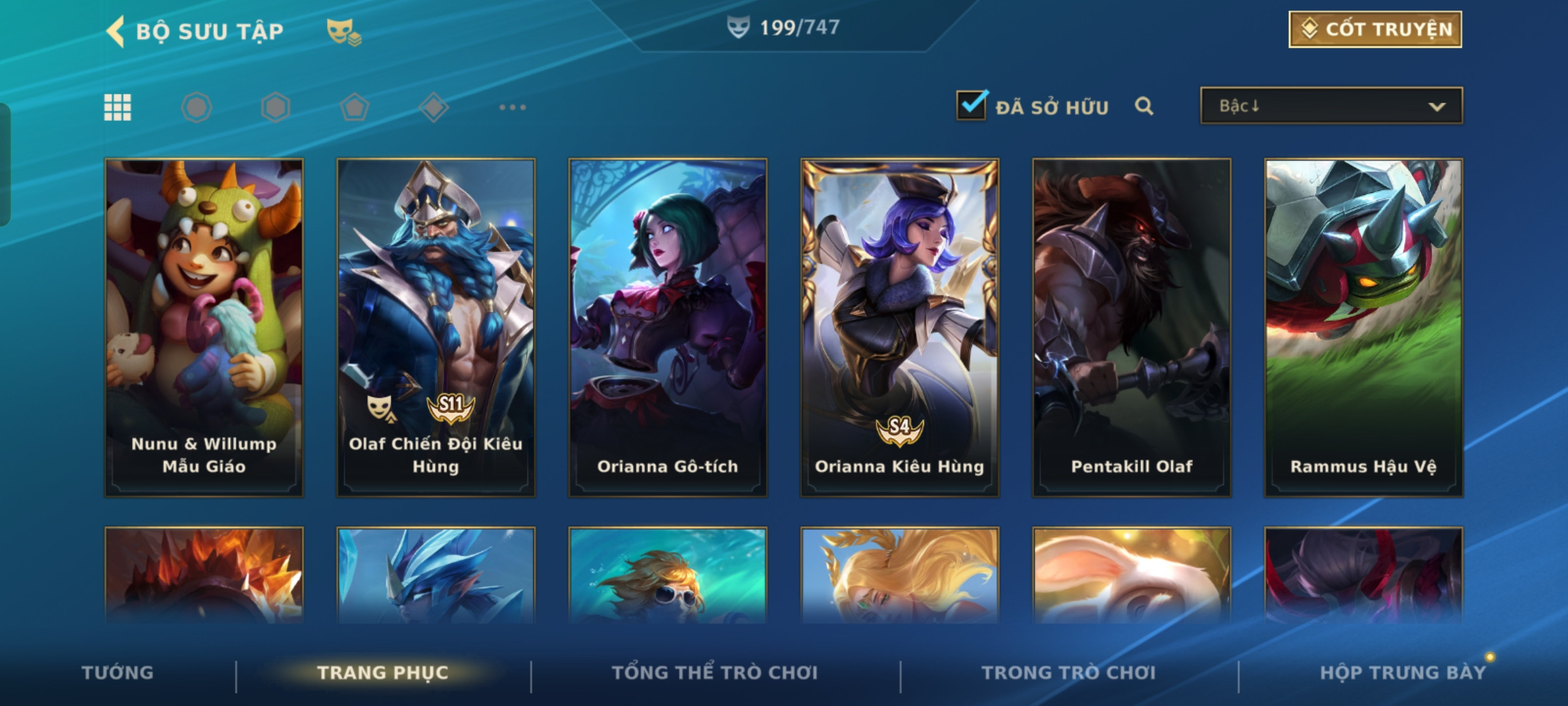Select the Pentakill Olaf skin
The image size is (1568, 706).
[1132, 327]
